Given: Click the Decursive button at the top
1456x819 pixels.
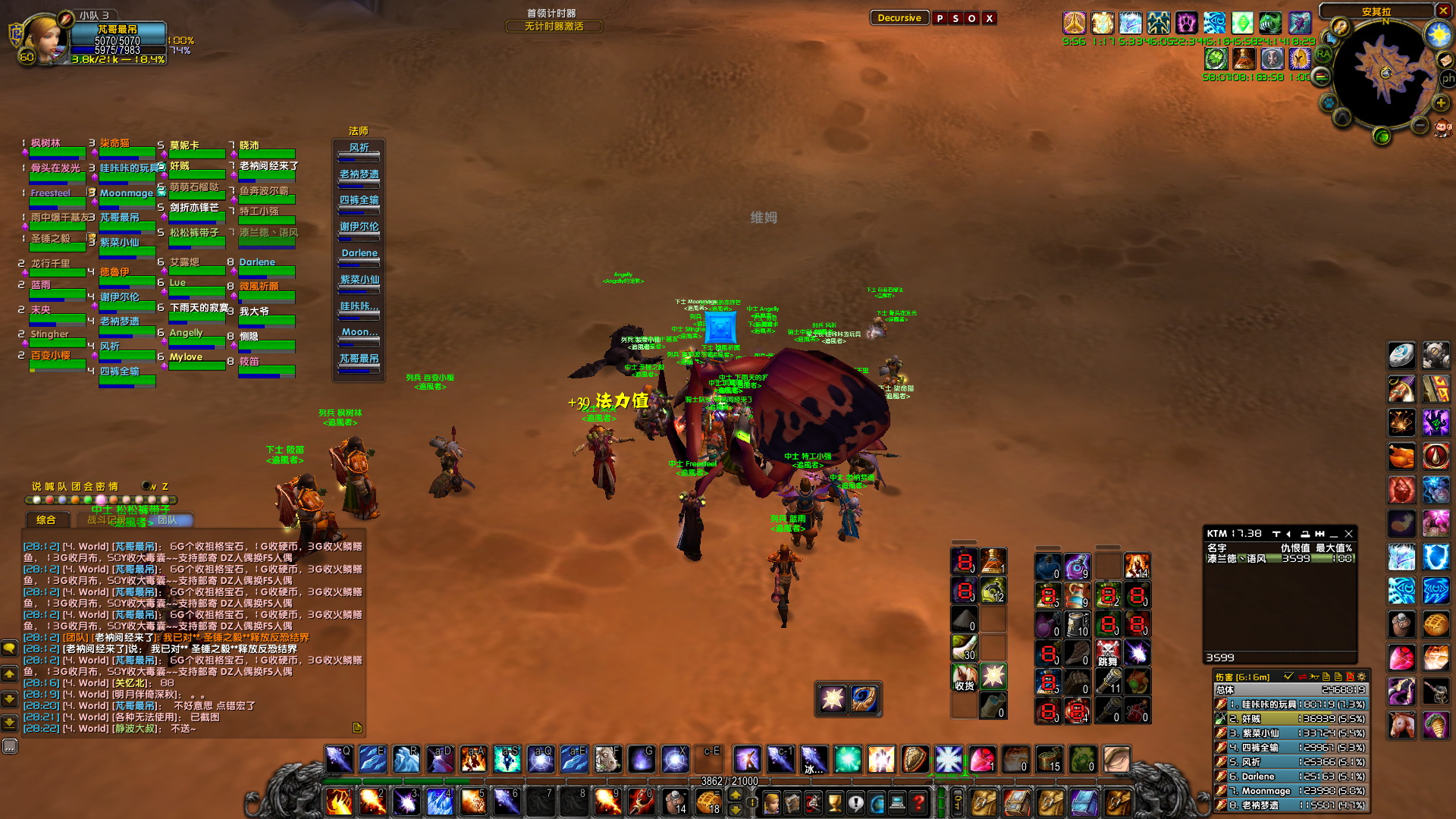Looking at the screenshot, I should point(899,17).
